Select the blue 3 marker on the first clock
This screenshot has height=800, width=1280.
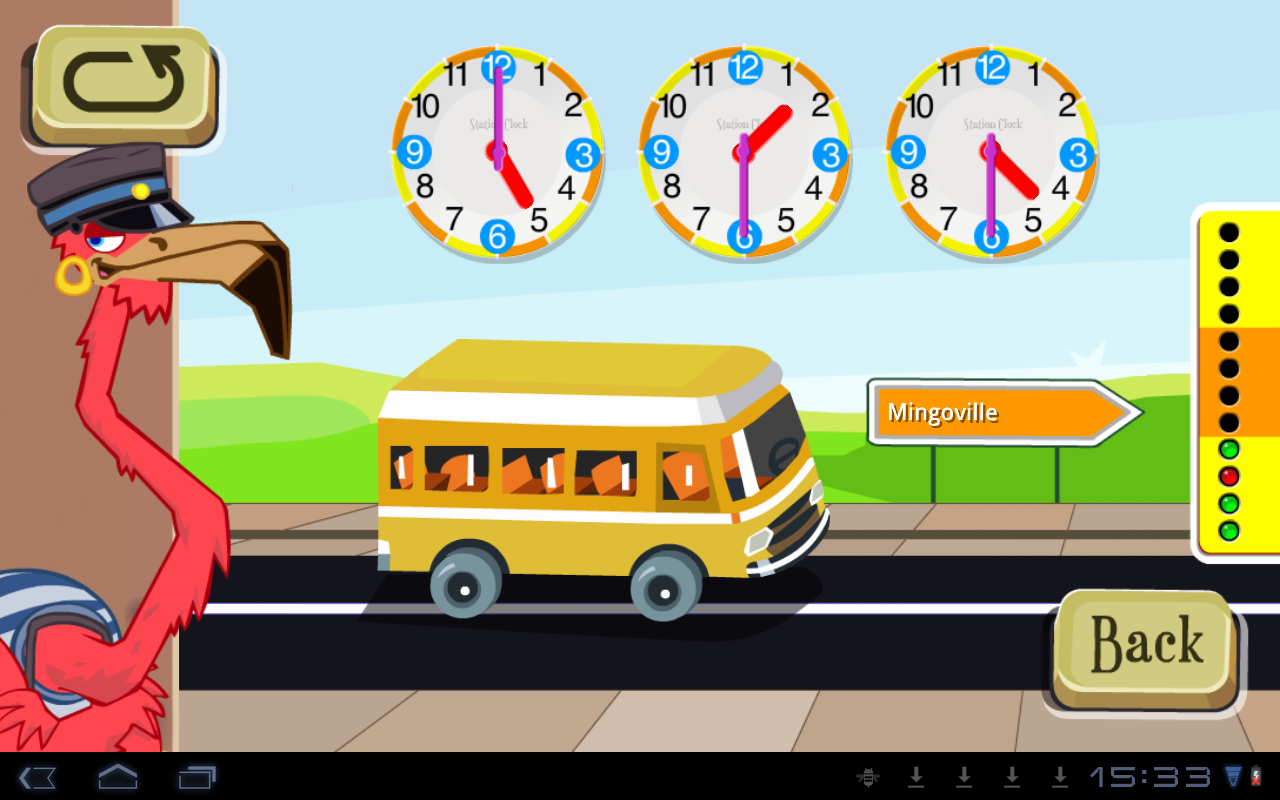point(581,153)
